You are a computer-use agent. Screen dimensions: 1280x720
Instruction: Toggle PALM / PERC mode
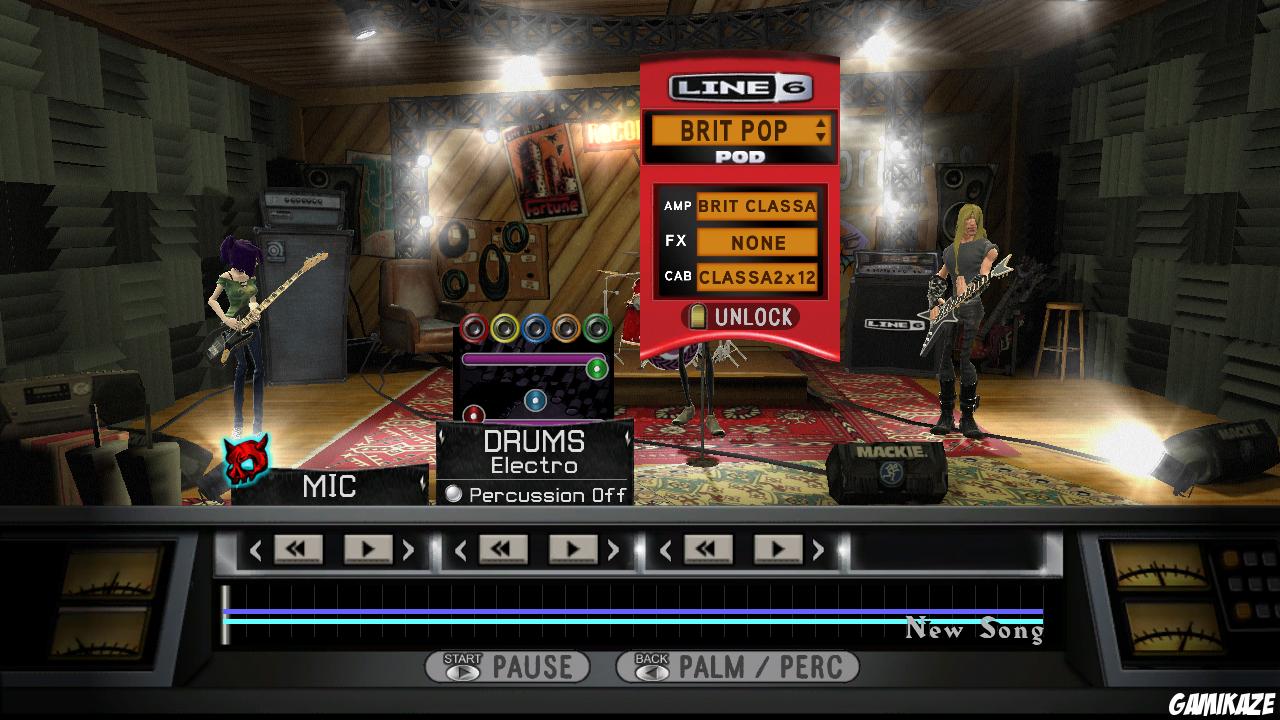pos(737,666)
